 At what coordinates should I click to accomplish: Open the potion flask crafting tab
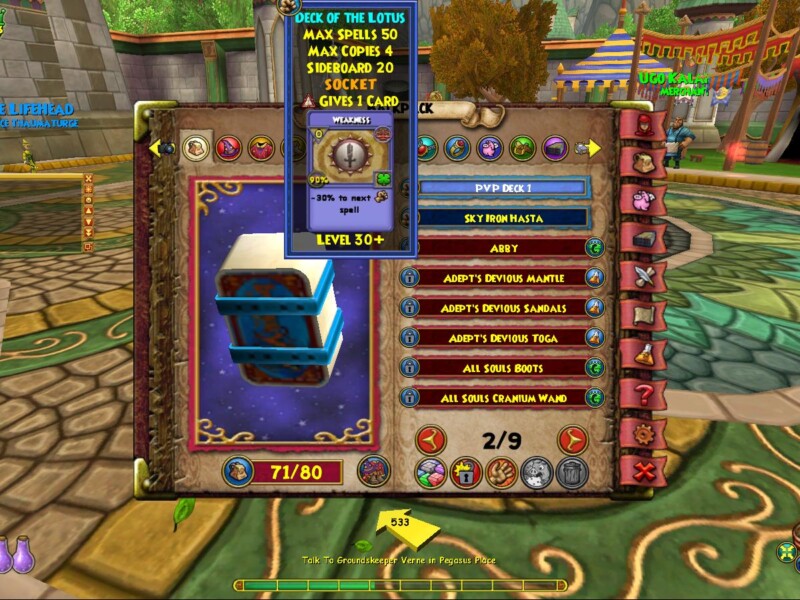[x=641, y=353]
